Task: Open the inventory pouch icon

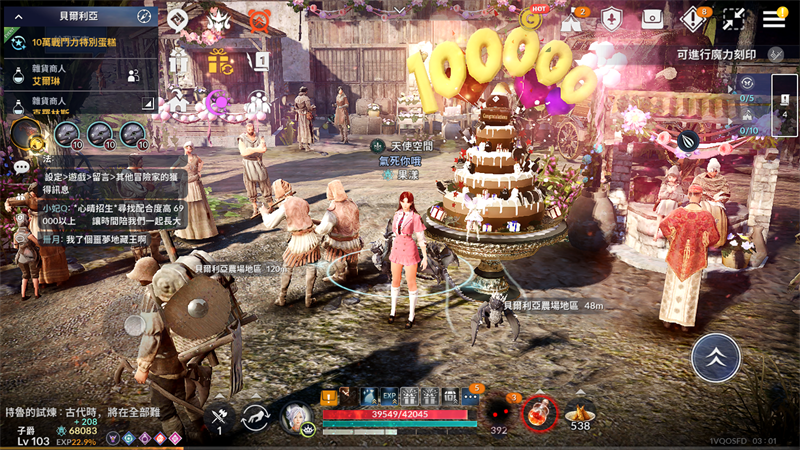Action: (x=652, y=19)
